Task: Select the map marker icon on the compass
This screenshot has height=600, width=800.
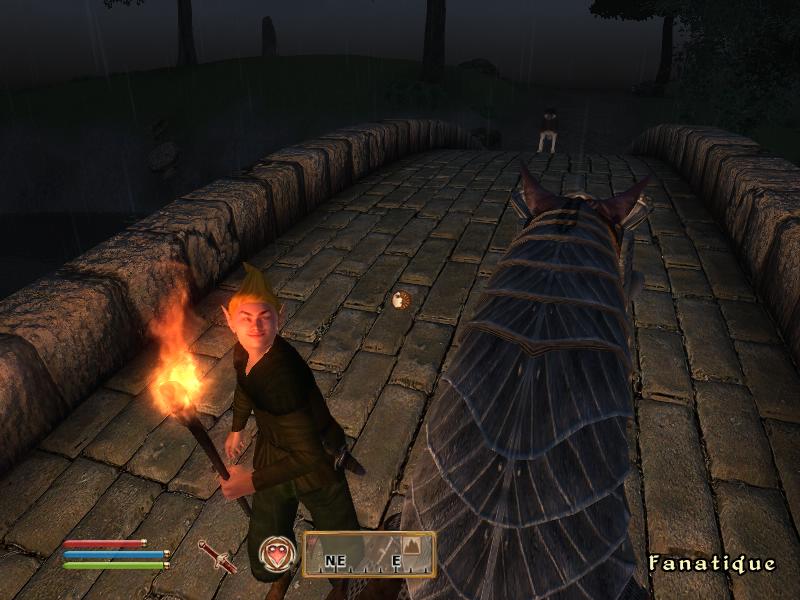Action: coord(414,544)
